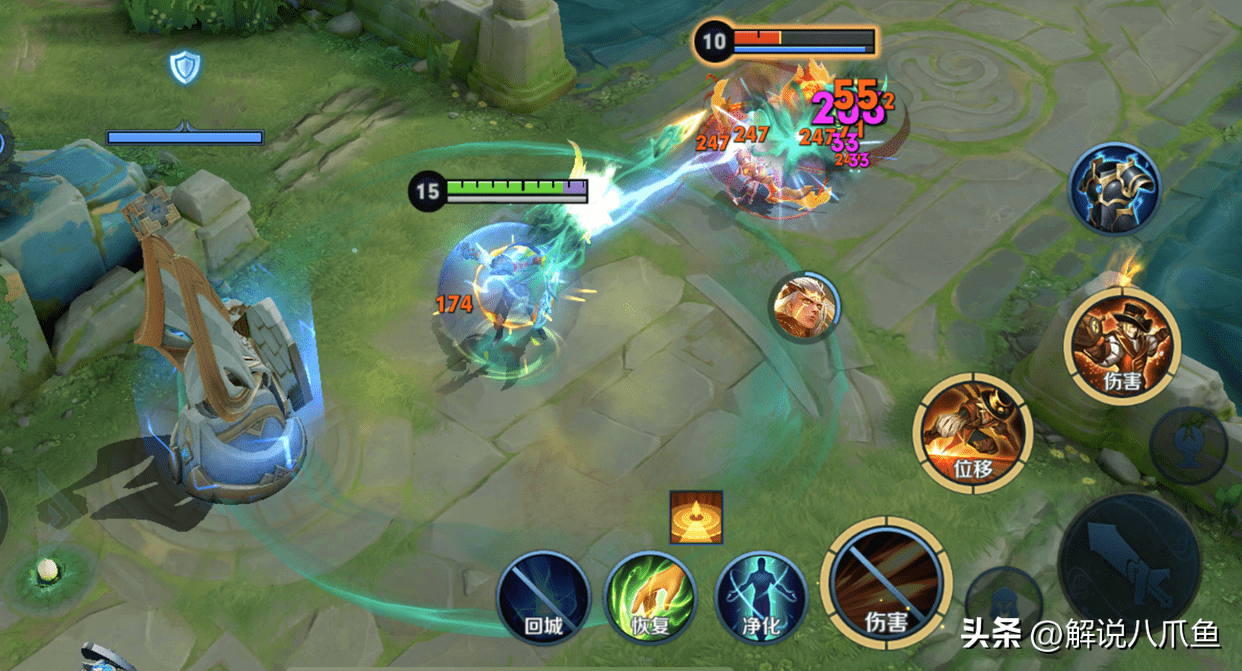Use the black armor equipment active
The height and width of the screenshot is (671, 1242).
pos(1113,188)
